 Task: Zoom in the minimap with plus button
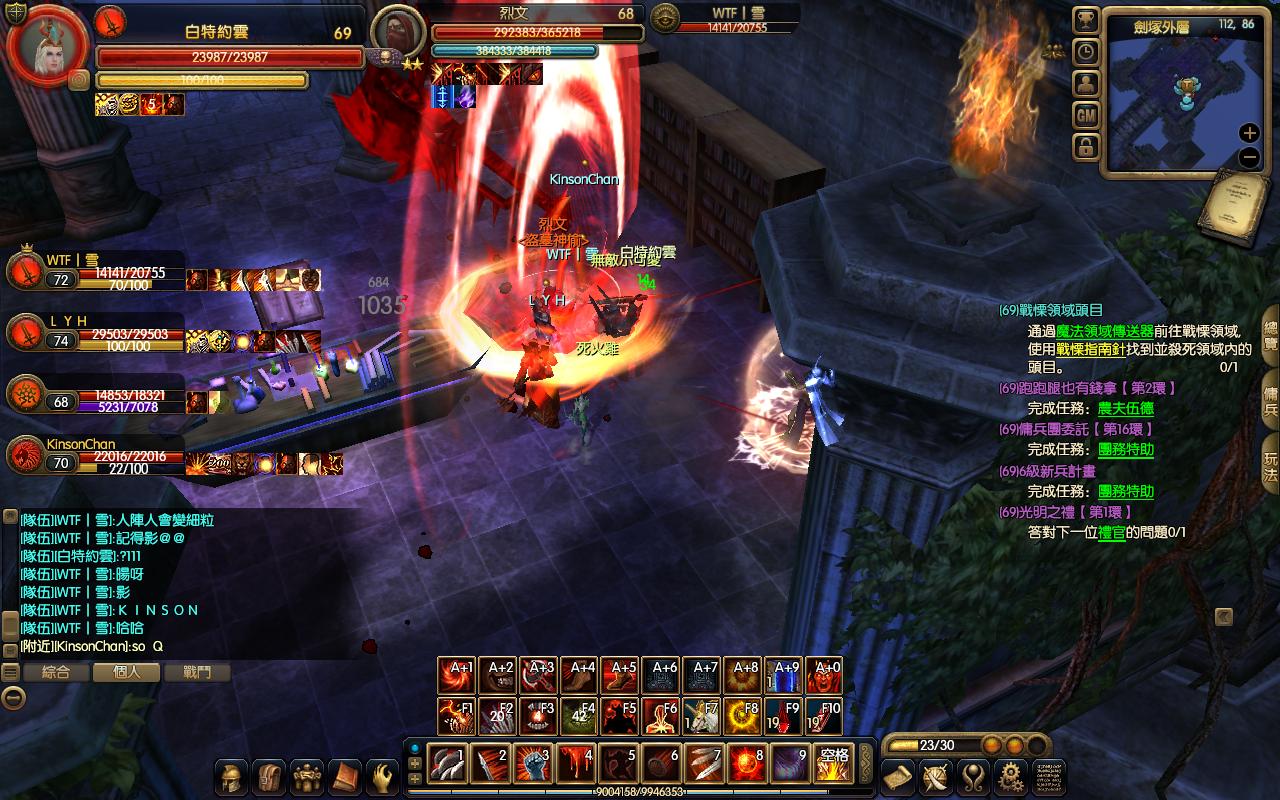[x=1249, y=133]
